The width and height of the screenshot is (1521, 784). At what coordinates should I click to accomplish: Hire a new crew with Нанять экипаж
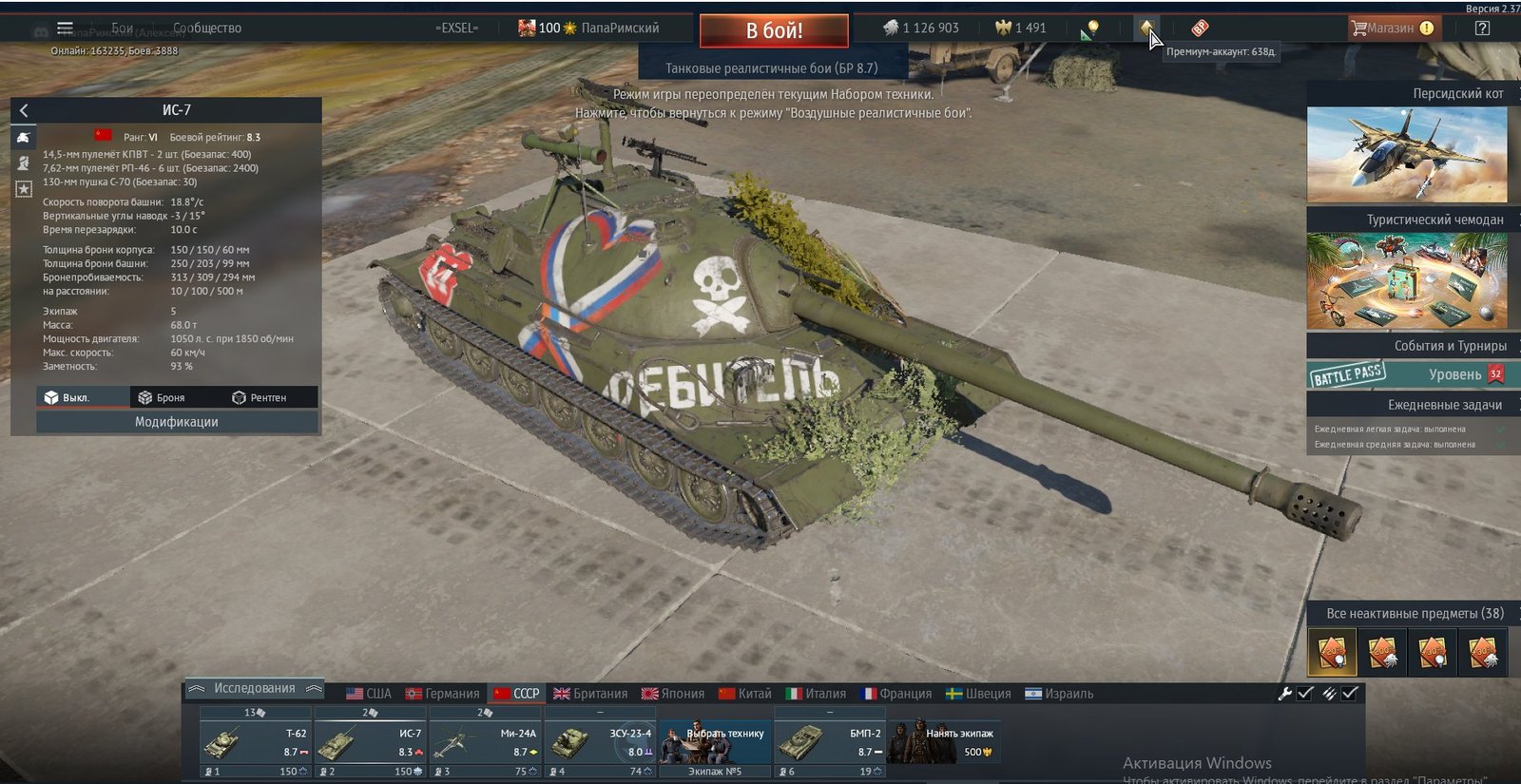(946, 742)
